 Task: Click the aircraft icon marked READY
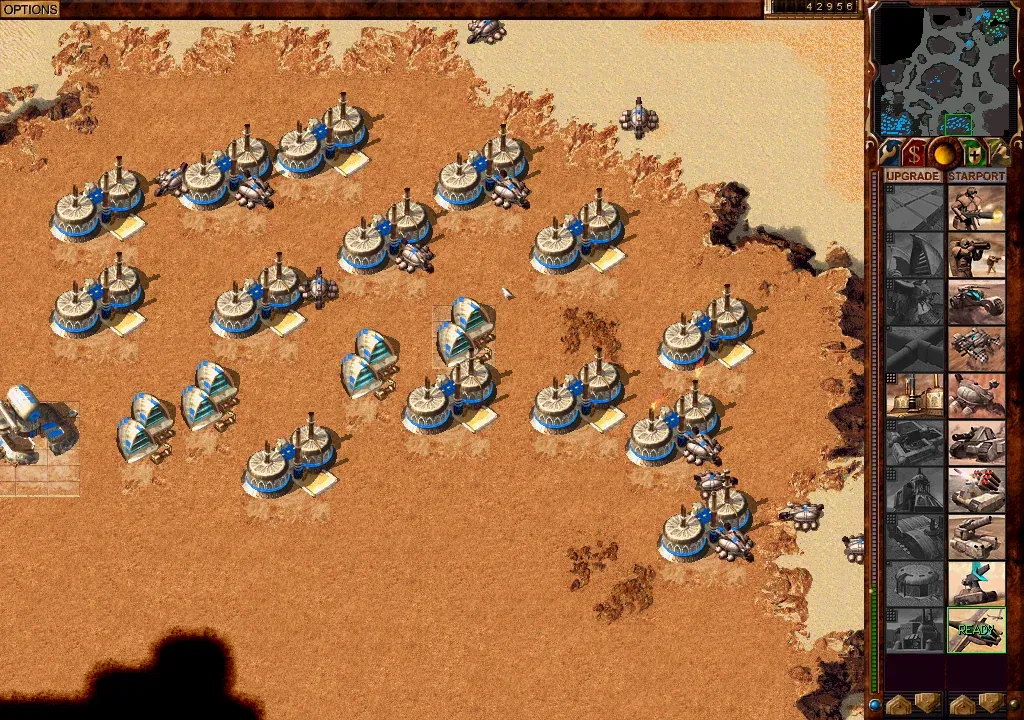click(x=976, y=630)
